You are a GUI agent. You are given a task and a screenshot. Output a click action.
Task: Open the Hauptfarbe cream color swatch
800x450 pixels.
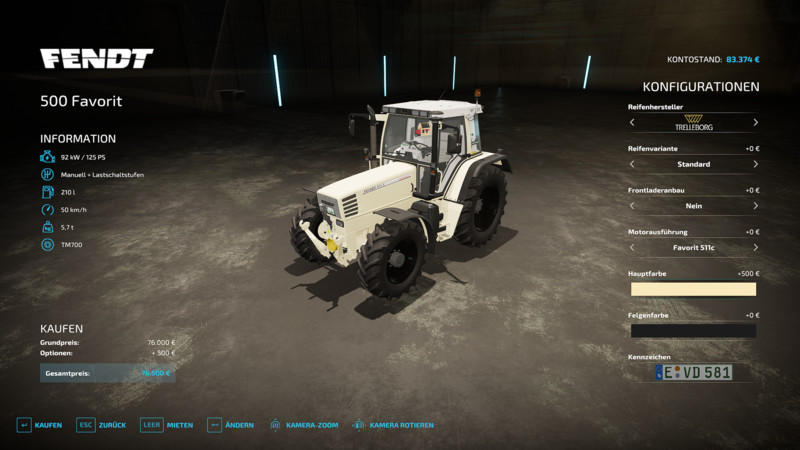click(x=693, y=289)
